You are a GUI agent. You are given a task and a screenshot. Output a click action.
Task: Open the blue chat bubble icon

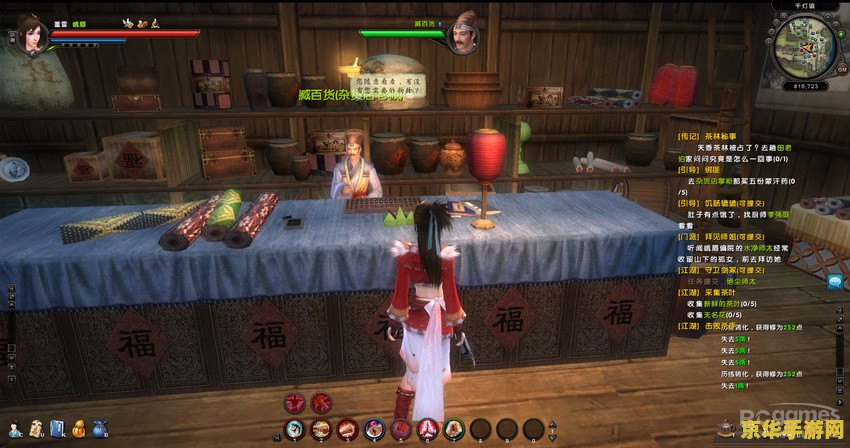coord(834,282)
